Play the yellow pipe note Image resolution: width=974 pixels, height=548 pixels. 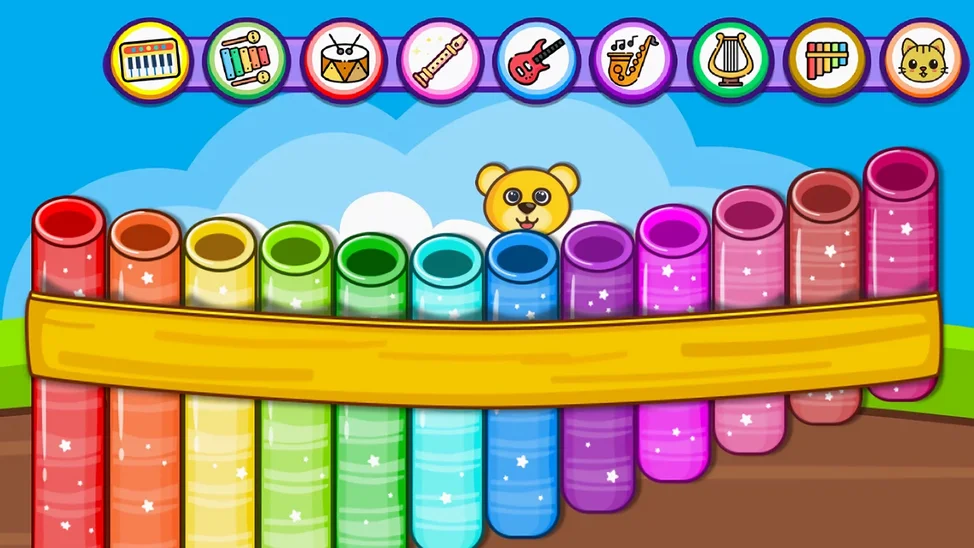[220, 450]
